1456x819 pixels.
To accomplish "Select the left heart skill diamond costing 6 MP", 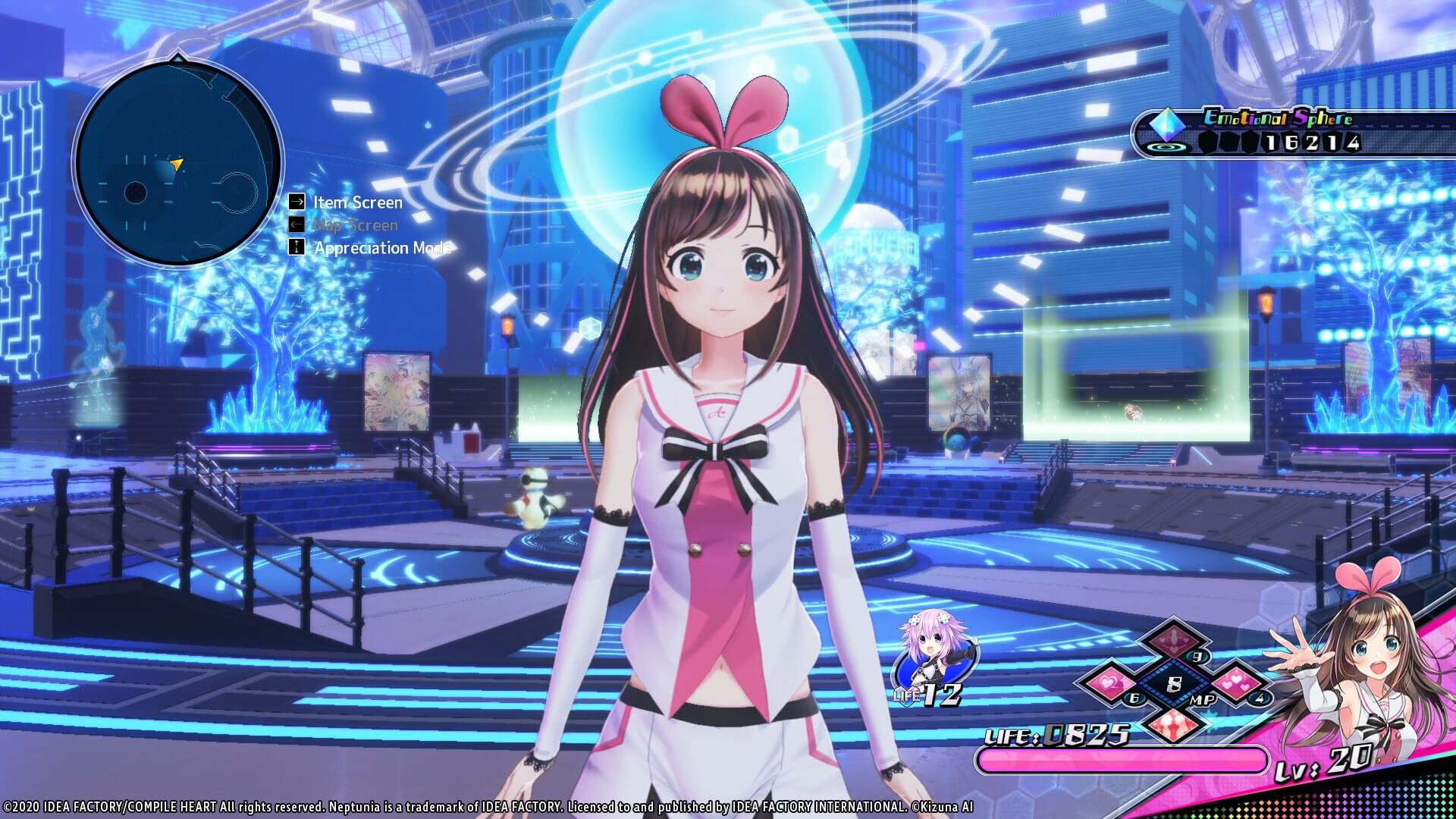I will pyautogui.click(x=1109, y=682).
